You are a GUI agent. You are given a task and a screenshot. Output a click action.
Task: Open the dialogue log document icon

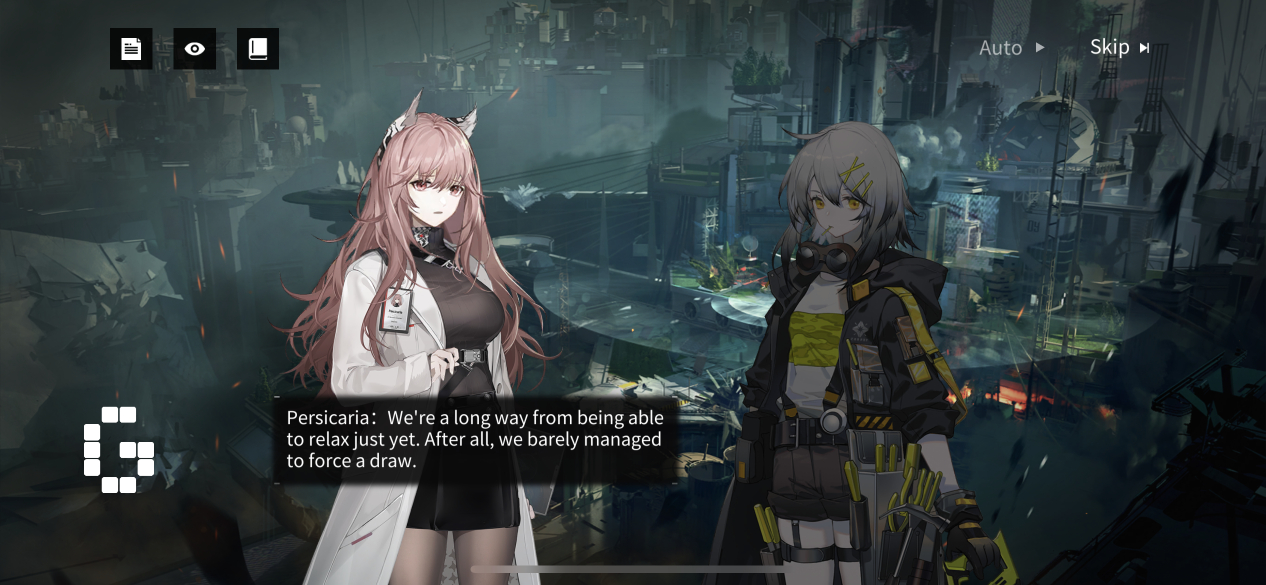coord(131,49)
